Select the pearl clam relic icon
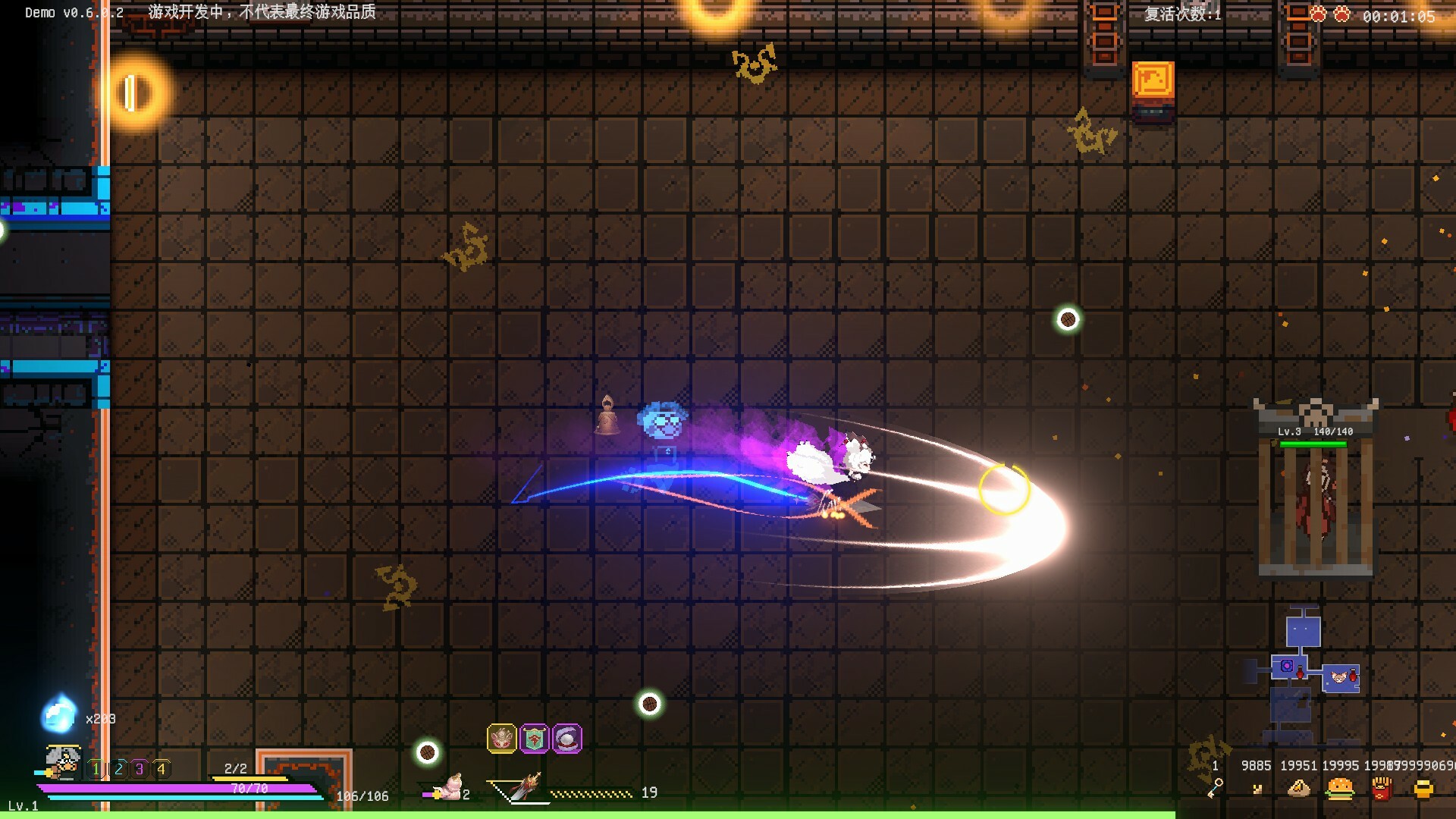Screen dimensions: 1456x819 pos(567,739)
